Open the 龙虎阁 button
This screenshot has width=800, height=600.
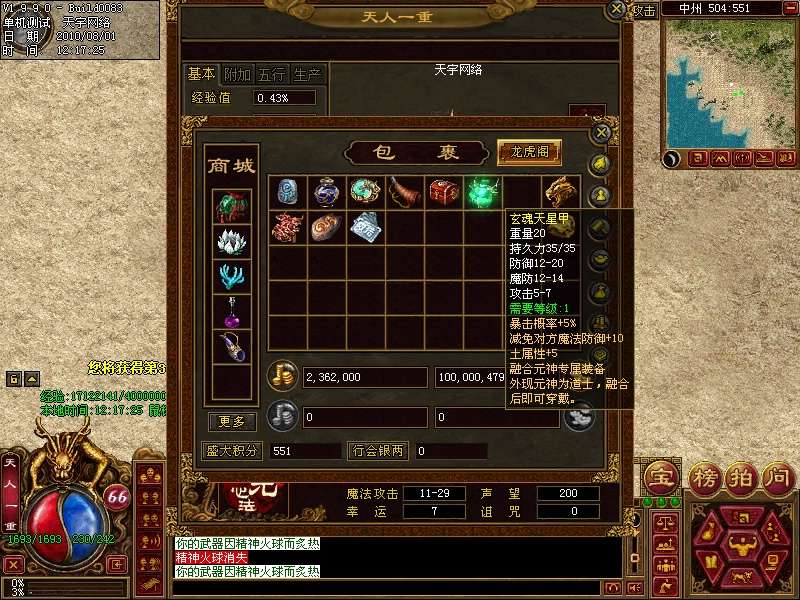(529, 152)
